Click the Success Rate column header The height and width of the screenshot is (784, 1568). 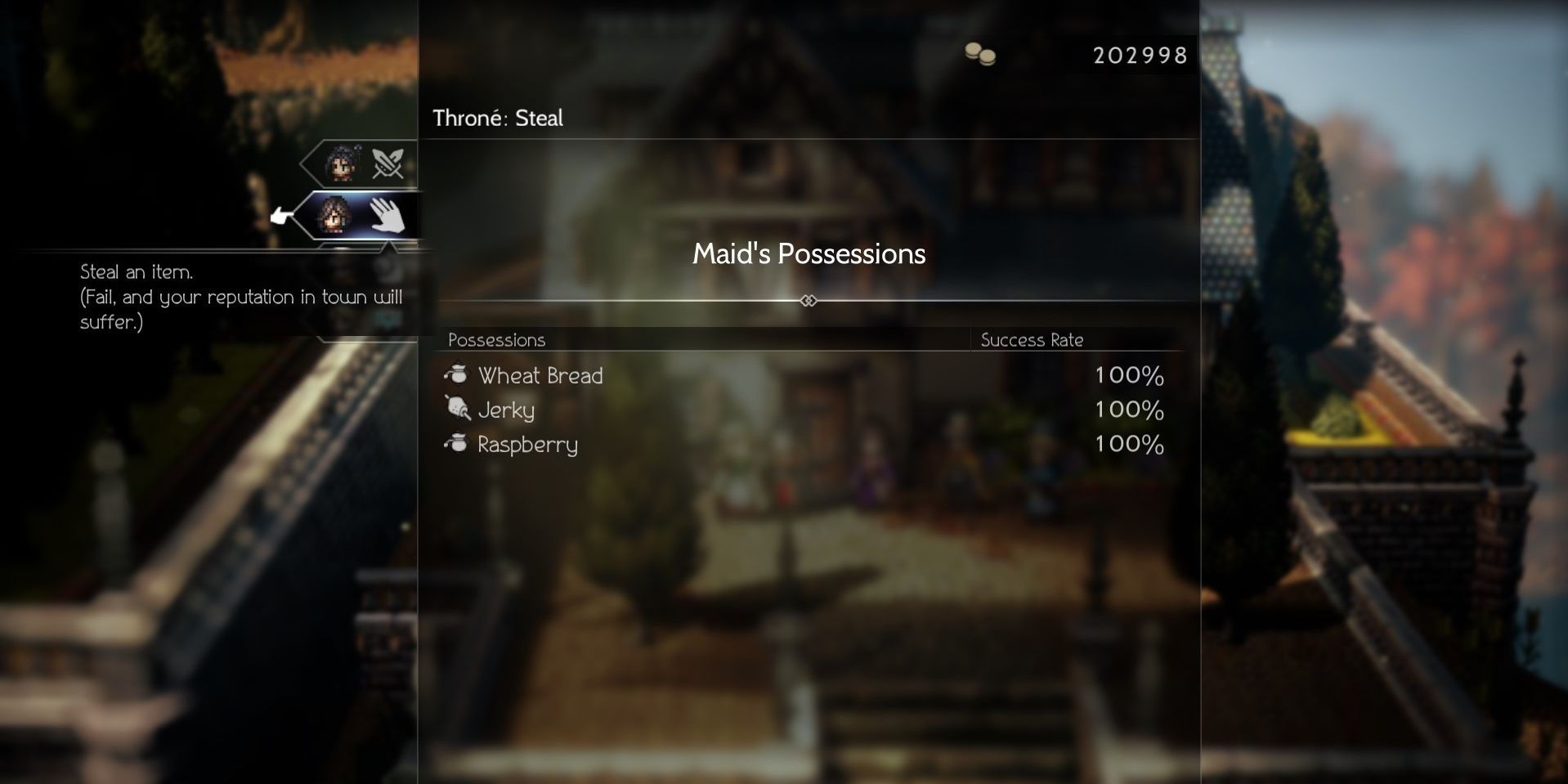(x=1032, y=341)
